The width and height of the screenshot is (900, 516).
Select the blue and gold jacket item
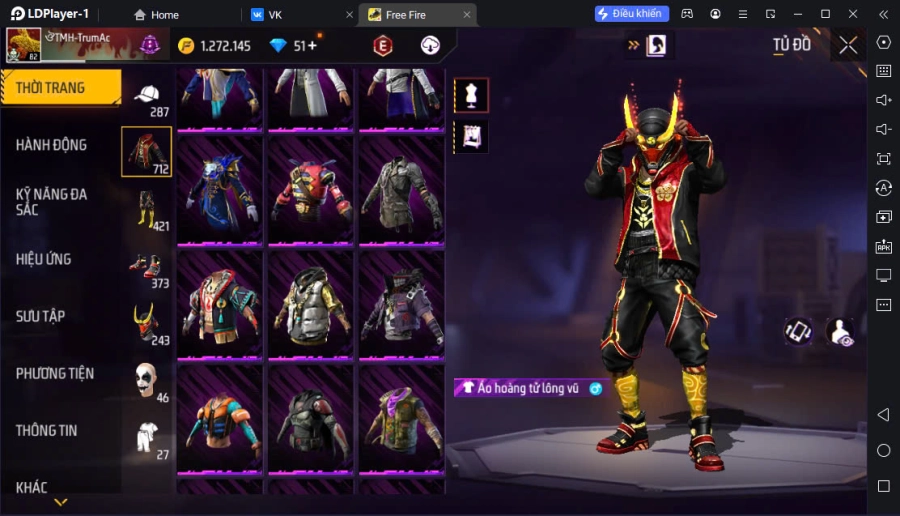221,190
